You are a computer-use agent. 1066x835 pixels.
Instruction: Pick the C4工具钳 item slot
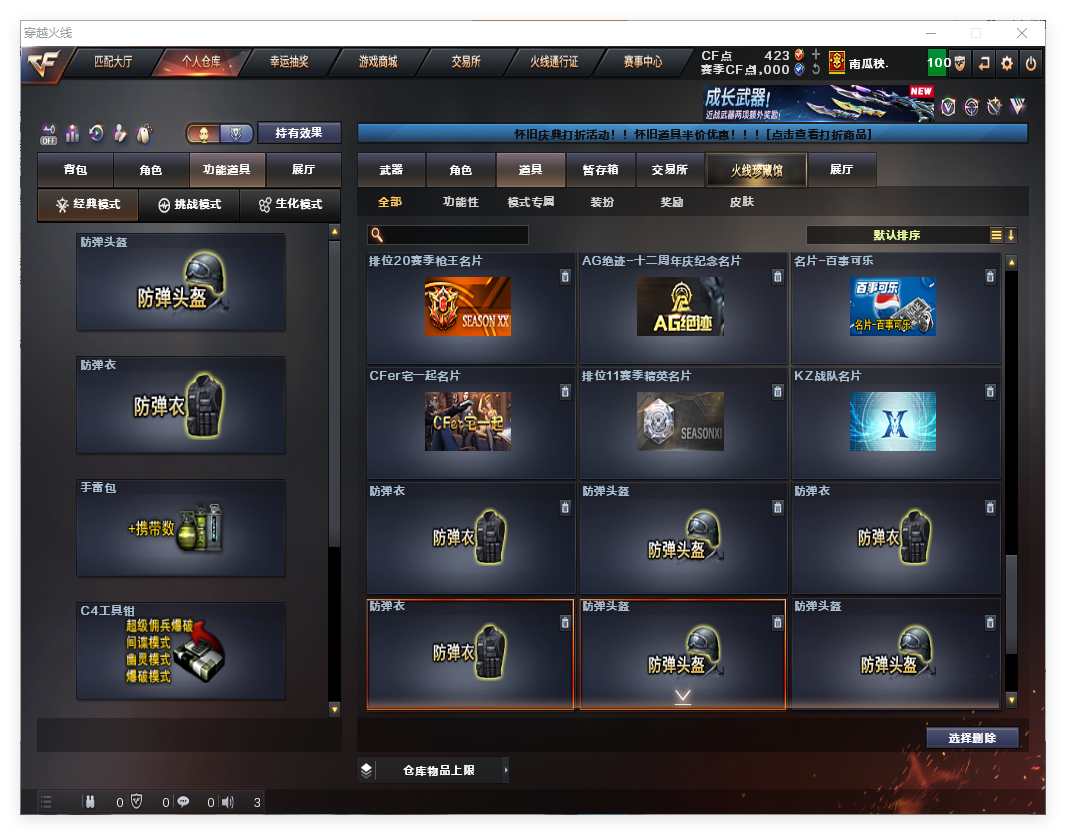[181, 651]
